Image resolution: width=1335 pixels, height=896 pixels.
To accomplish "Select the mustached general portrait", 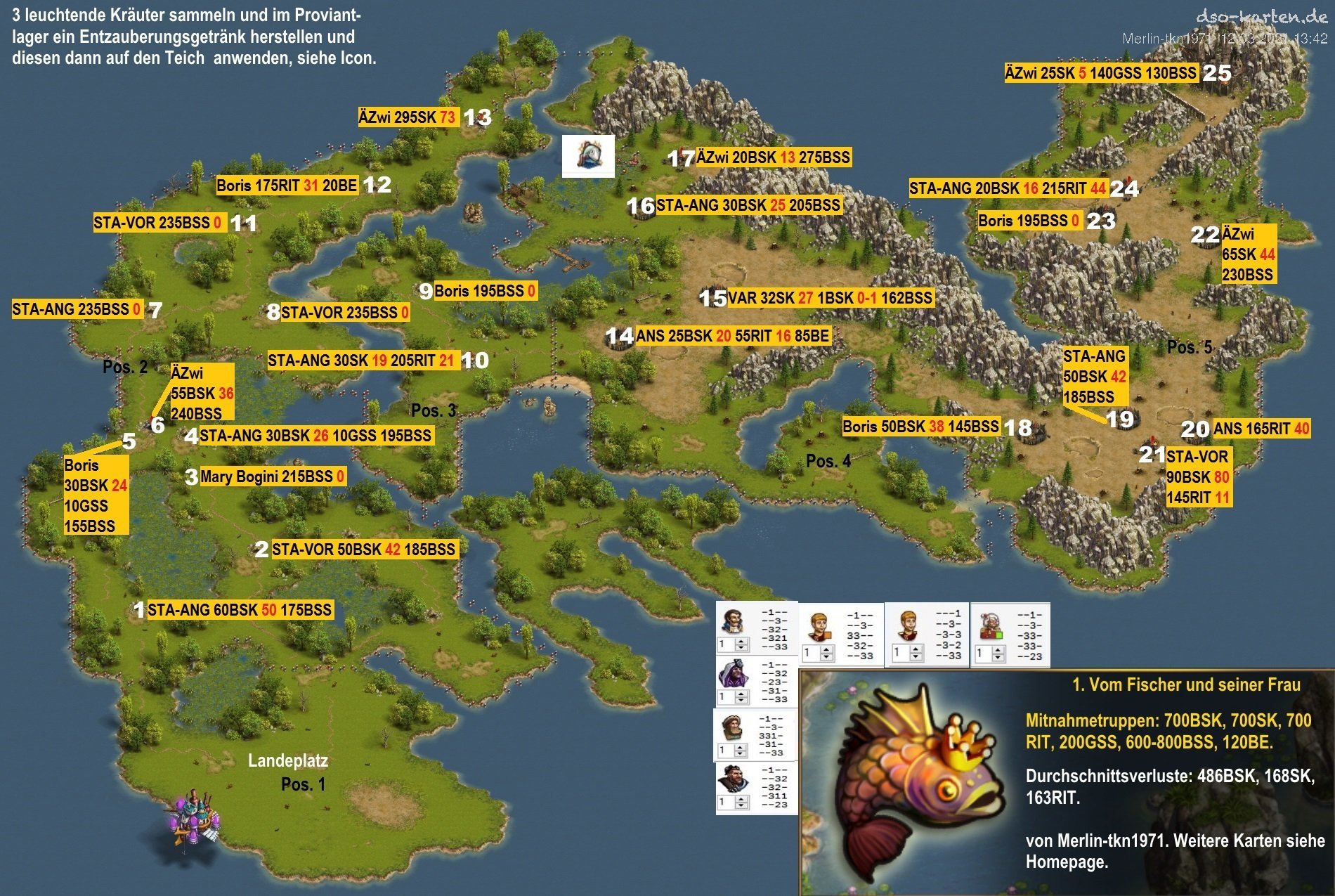I will click(x=733, y=621).
